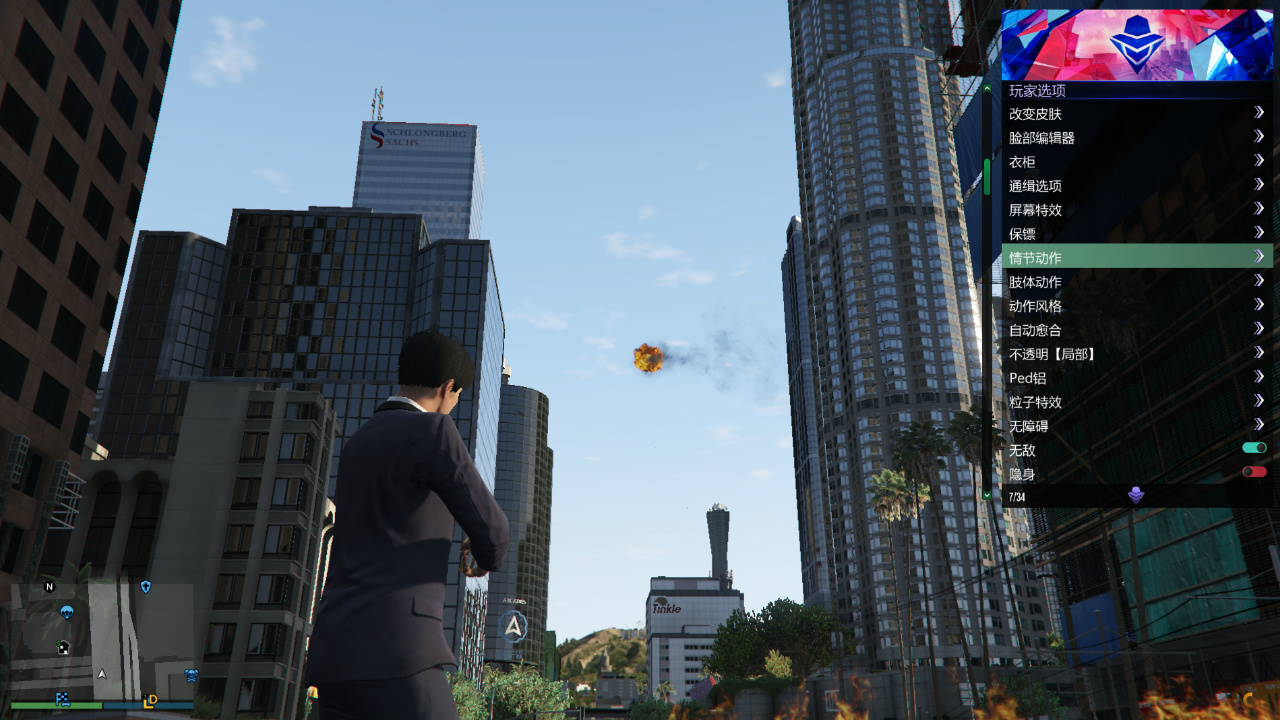Choose the 动作风格 option
This screenshot has height=720, width=1280.
[1136, 306]
